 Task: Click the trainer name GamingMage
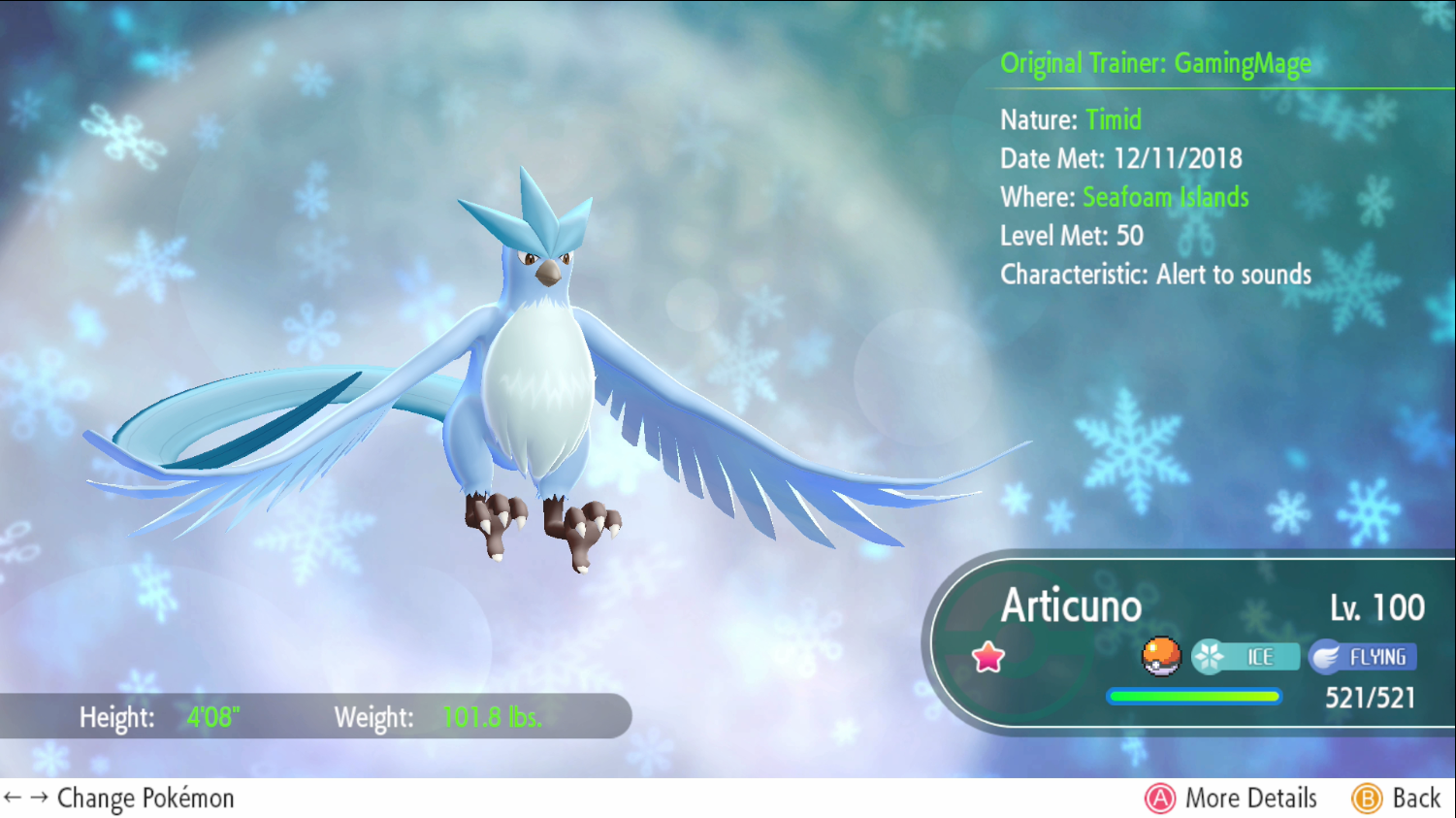pyautogui.click(x=1243, y=63)
